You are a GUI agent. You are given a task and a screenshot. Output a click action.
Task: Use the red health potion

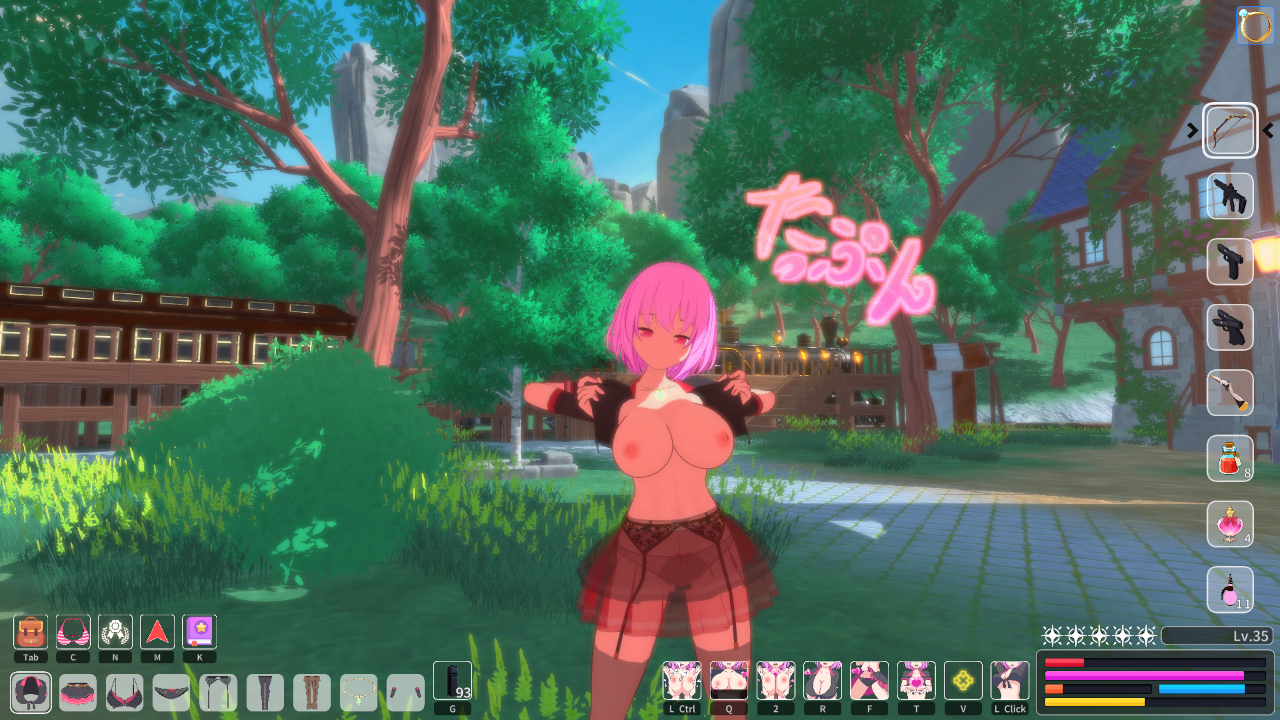pyautogui.click(x=1230, y=459)
